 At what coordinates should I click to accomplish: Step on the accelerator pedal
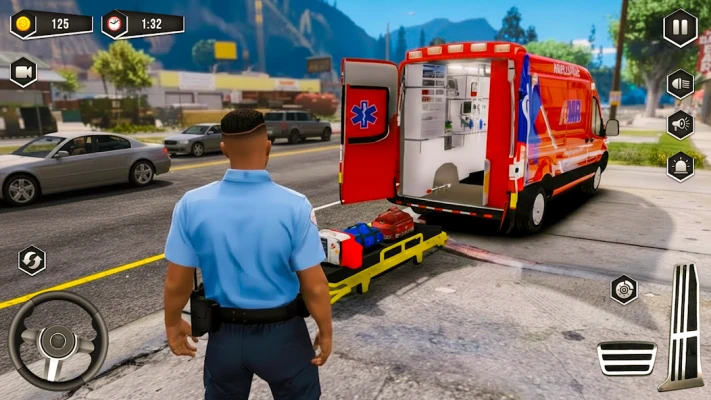pos(684,326)
